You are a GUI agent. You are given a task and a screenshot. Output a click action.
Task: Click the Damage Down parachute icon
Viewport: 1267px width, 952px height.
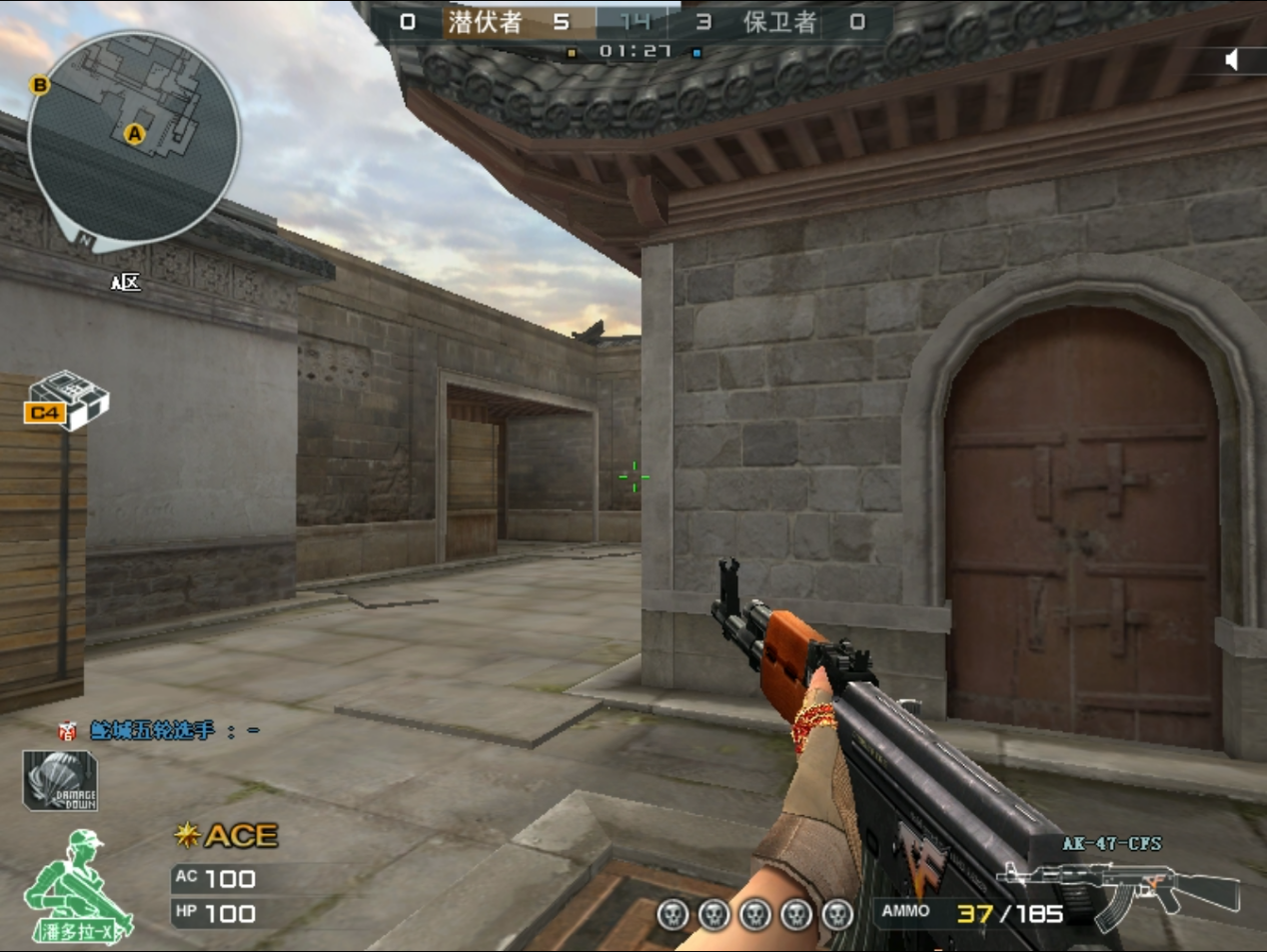(x=60, y=781)
